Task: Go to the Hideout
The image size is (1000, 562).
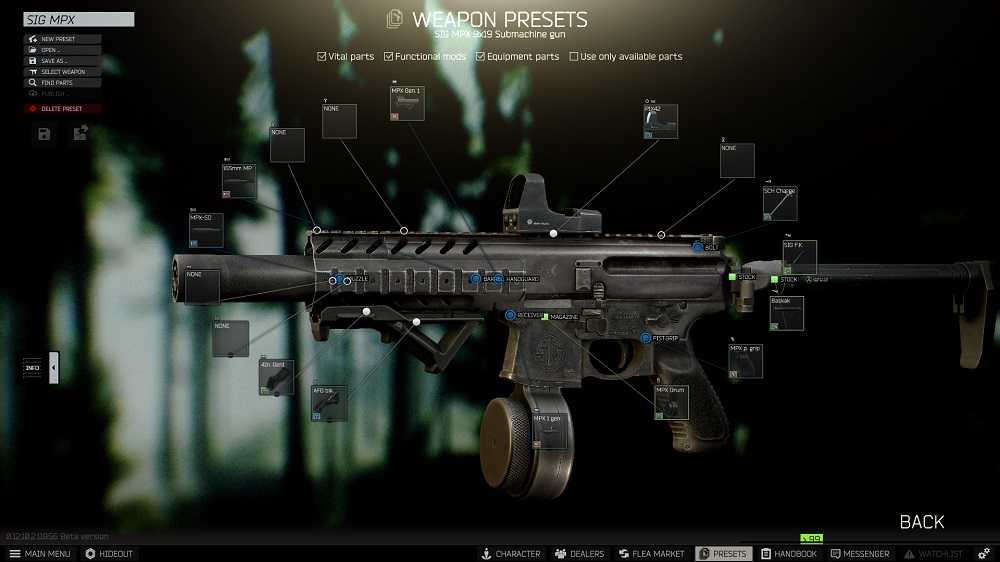Action: [x=109, y=554]
